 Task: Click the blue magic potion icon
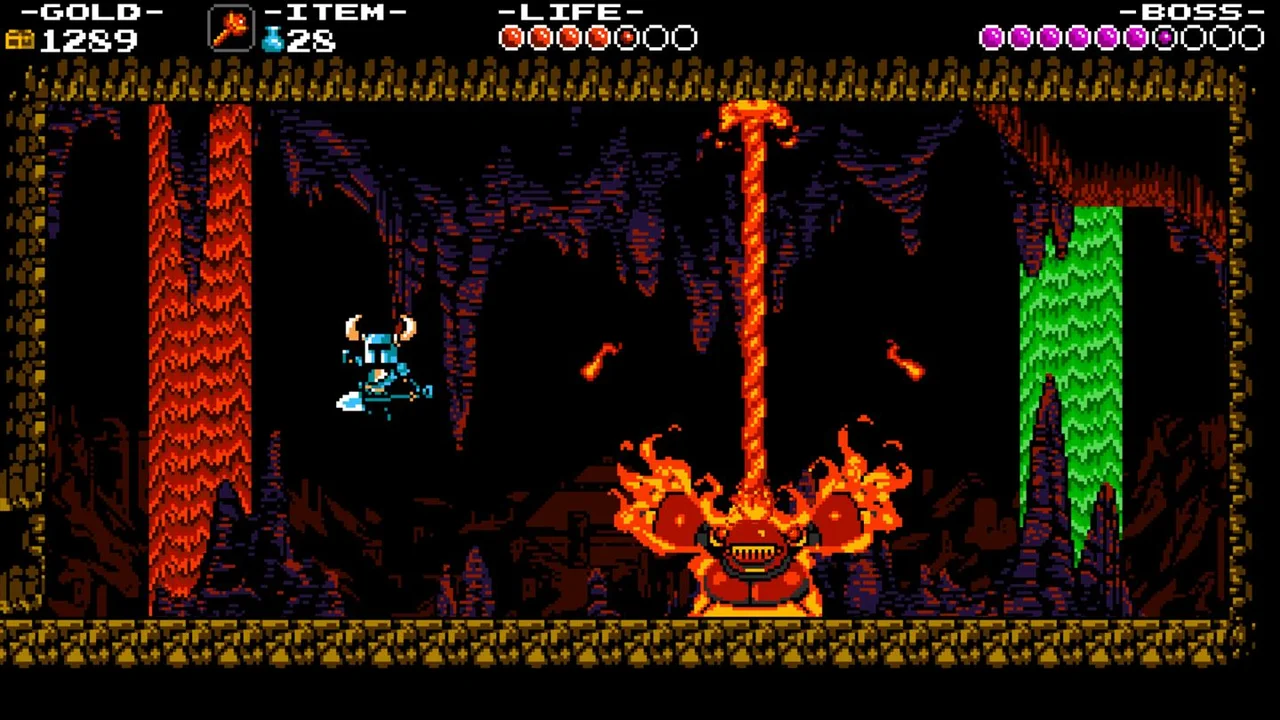pyautogui.click(x=273, y=38)
